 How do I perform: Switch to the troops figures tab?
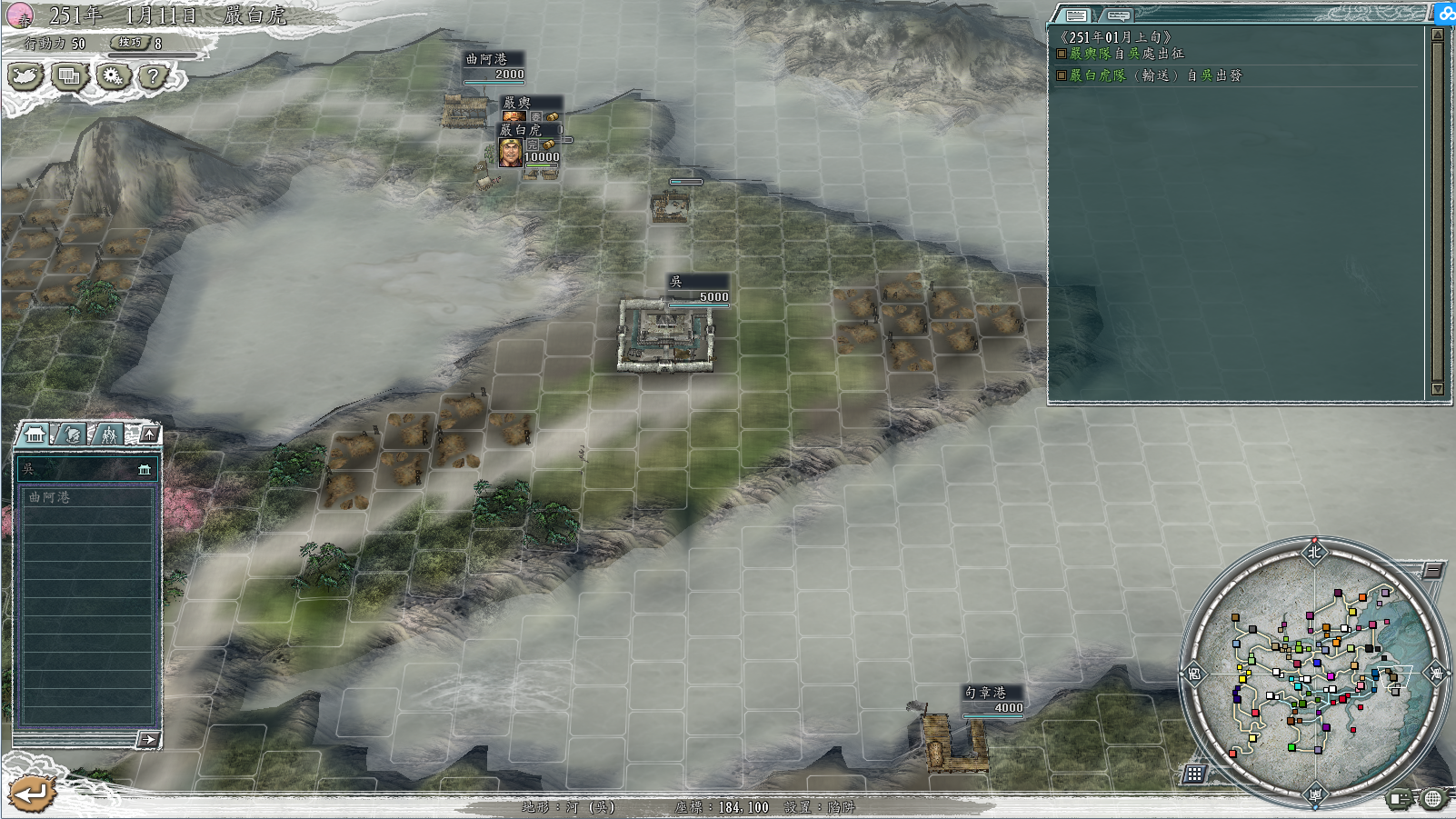(109, 434)
